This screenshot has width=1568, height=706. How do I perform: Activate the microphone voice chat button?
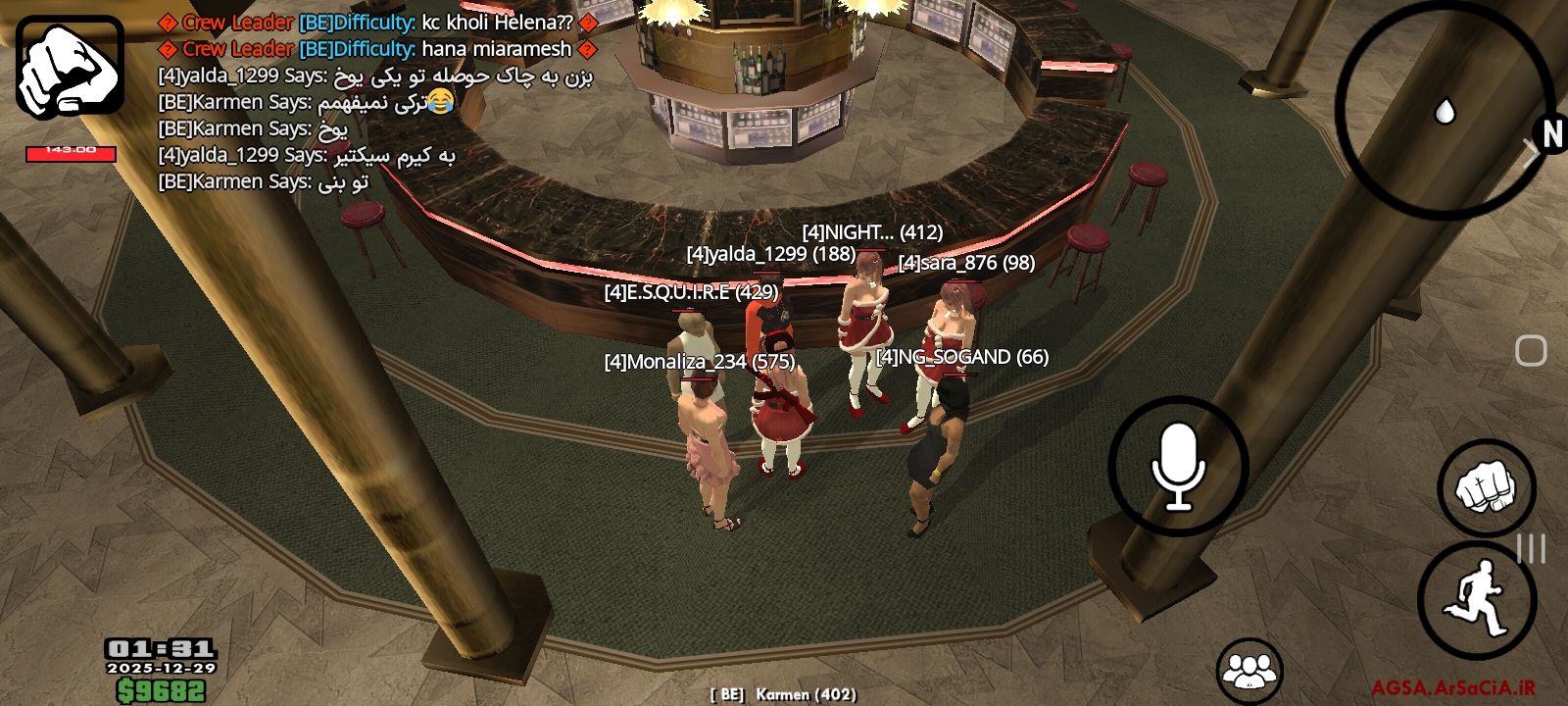1178,466
